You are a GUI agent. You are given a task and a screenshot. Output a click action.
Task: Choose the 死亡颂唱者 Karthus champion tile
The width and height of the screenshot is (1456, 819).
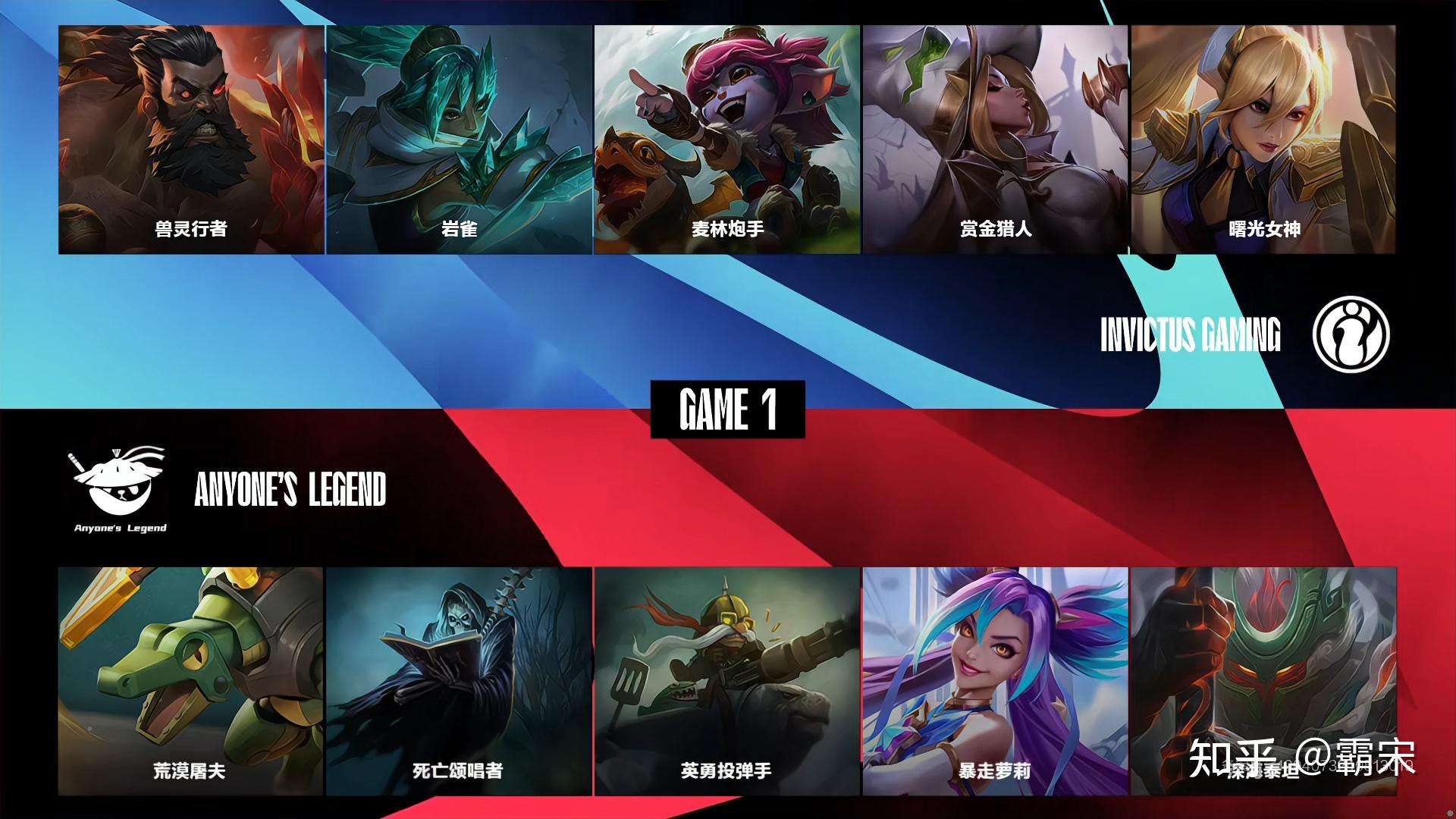click(x=460, y=681)
